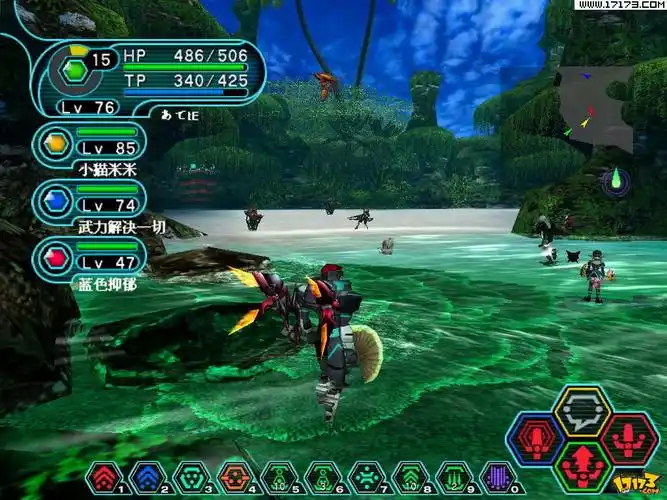
Task: Open the chat speech-bubble action hexagon
Action: coord(582,410)
